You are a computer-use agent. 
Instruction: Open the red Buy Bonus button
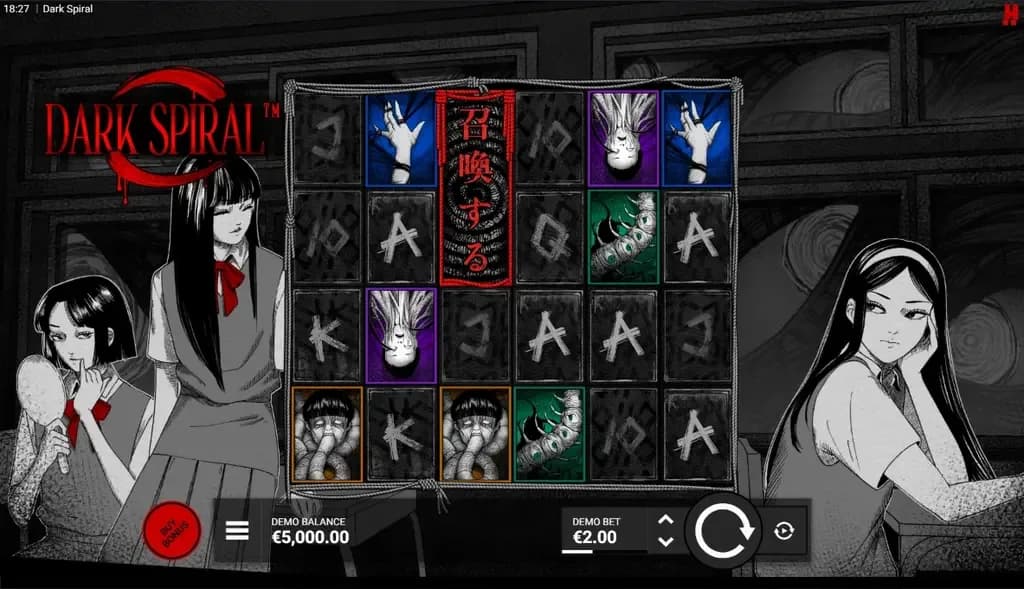tap(172, 531)
